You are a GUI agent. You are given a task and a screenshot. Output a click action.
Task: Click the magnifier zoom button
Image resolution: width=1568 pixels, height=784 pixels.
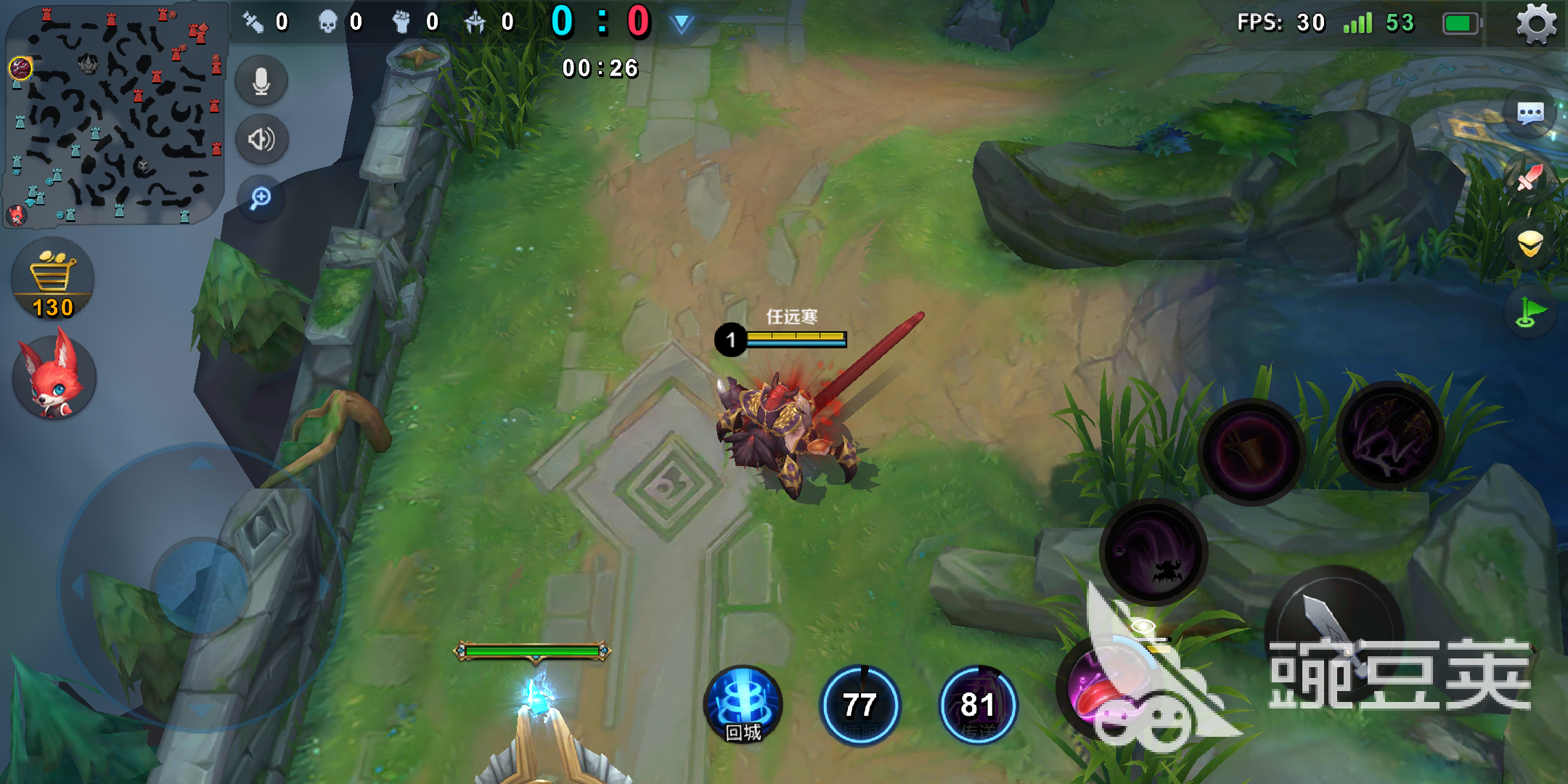[x=261, y=197]
